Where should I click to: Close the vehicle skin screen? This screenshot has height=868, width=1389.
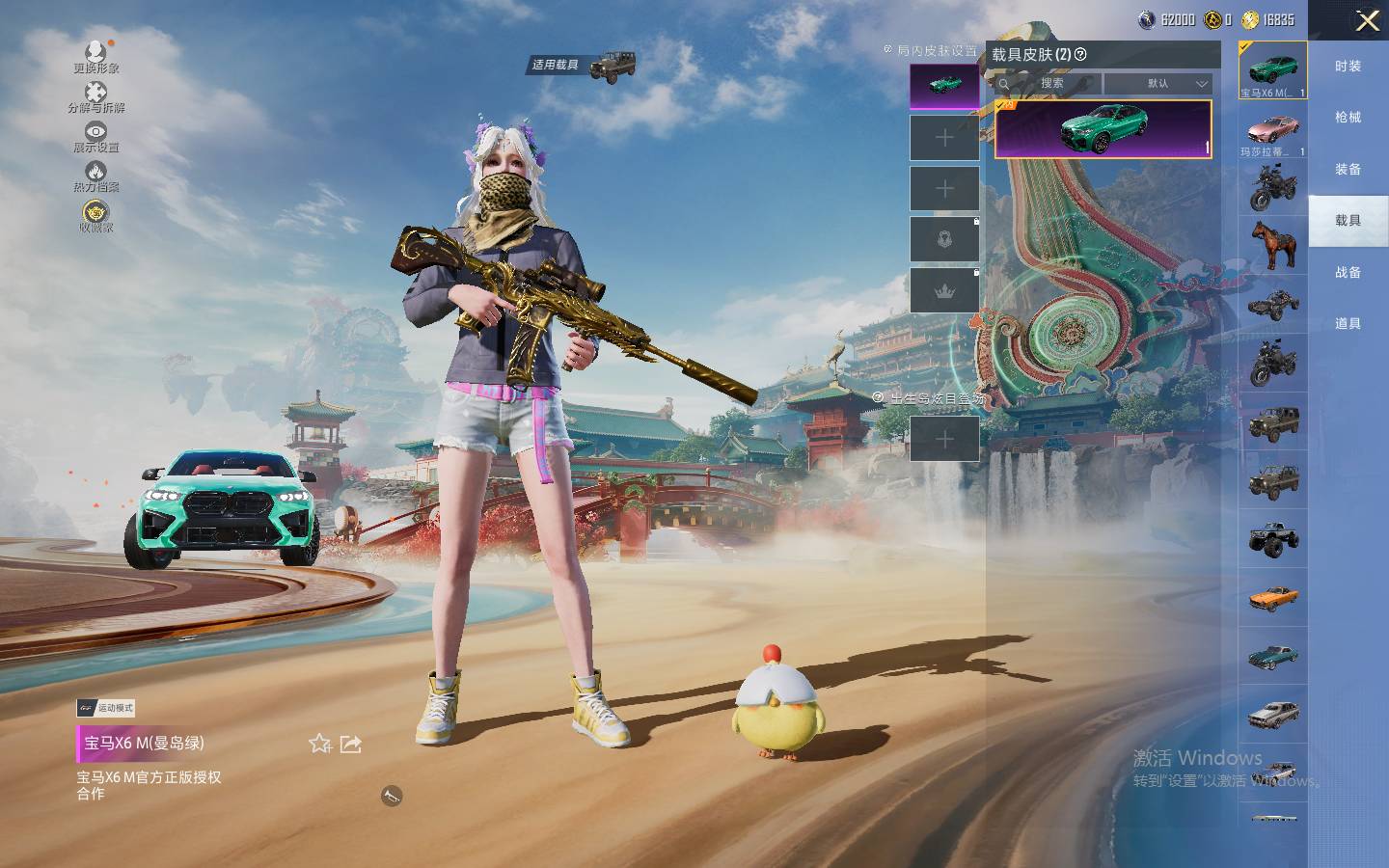click(x=1367, y=21)
